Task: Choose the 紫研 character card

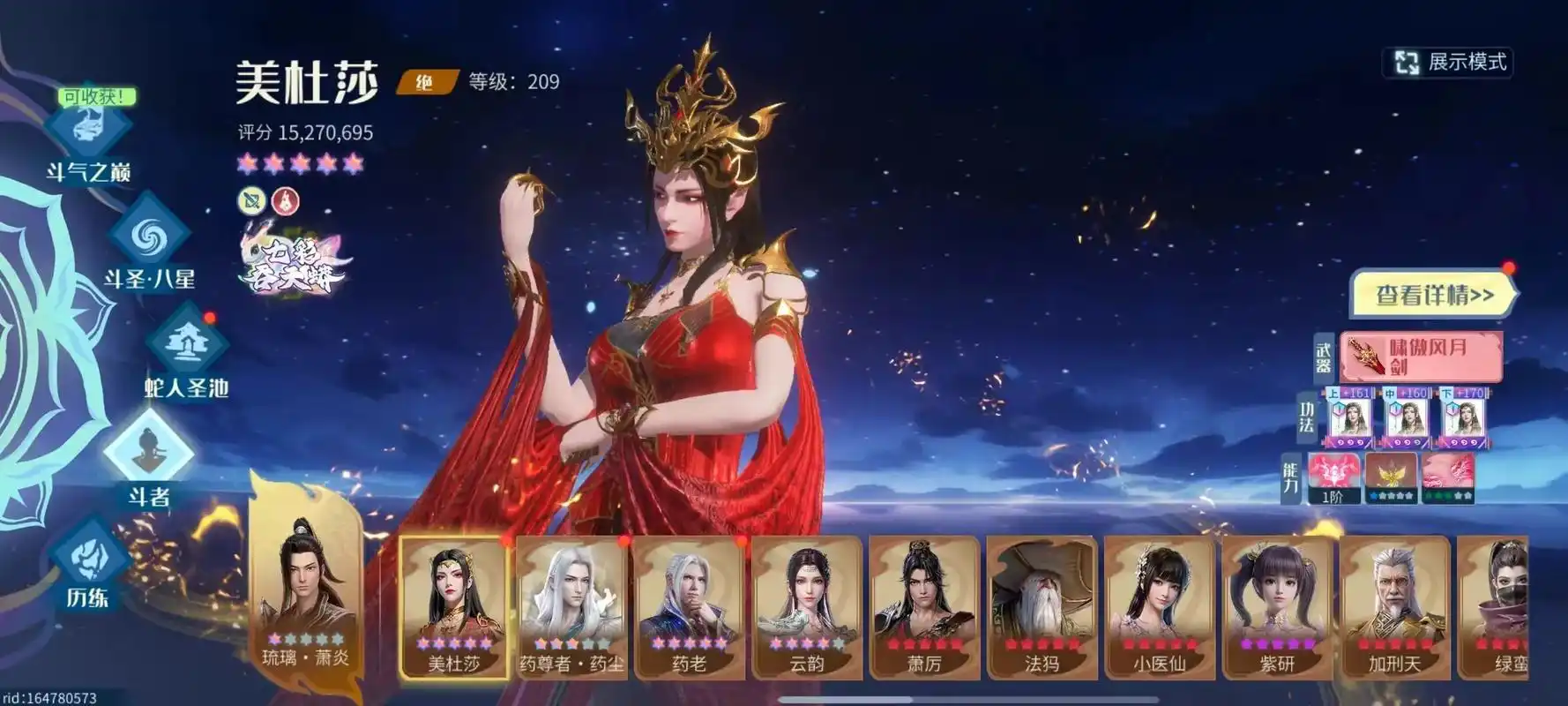Action: [1277, 607]
